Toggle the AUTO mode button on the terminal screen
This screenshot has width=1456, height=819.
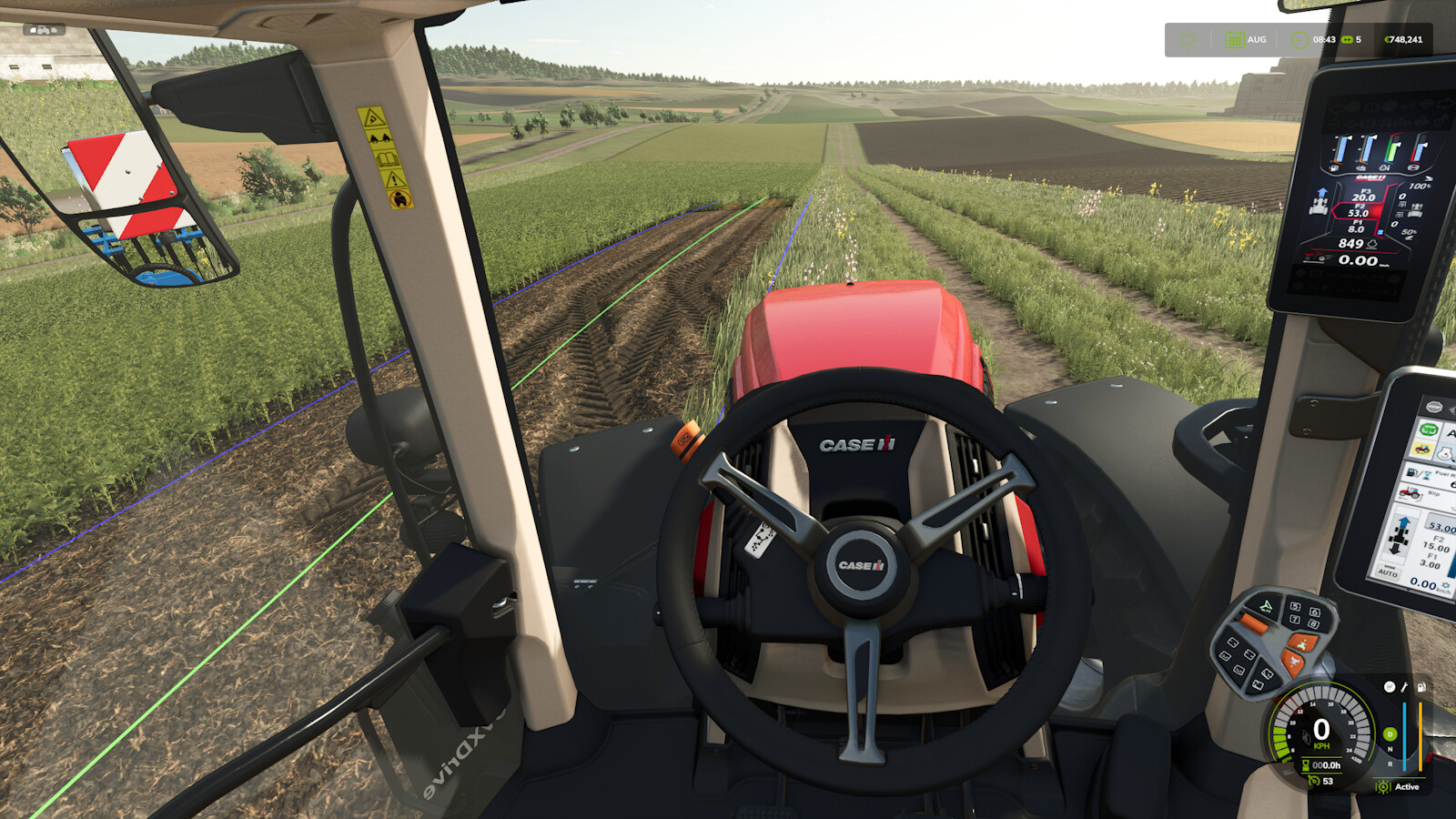coord(1390,572)
